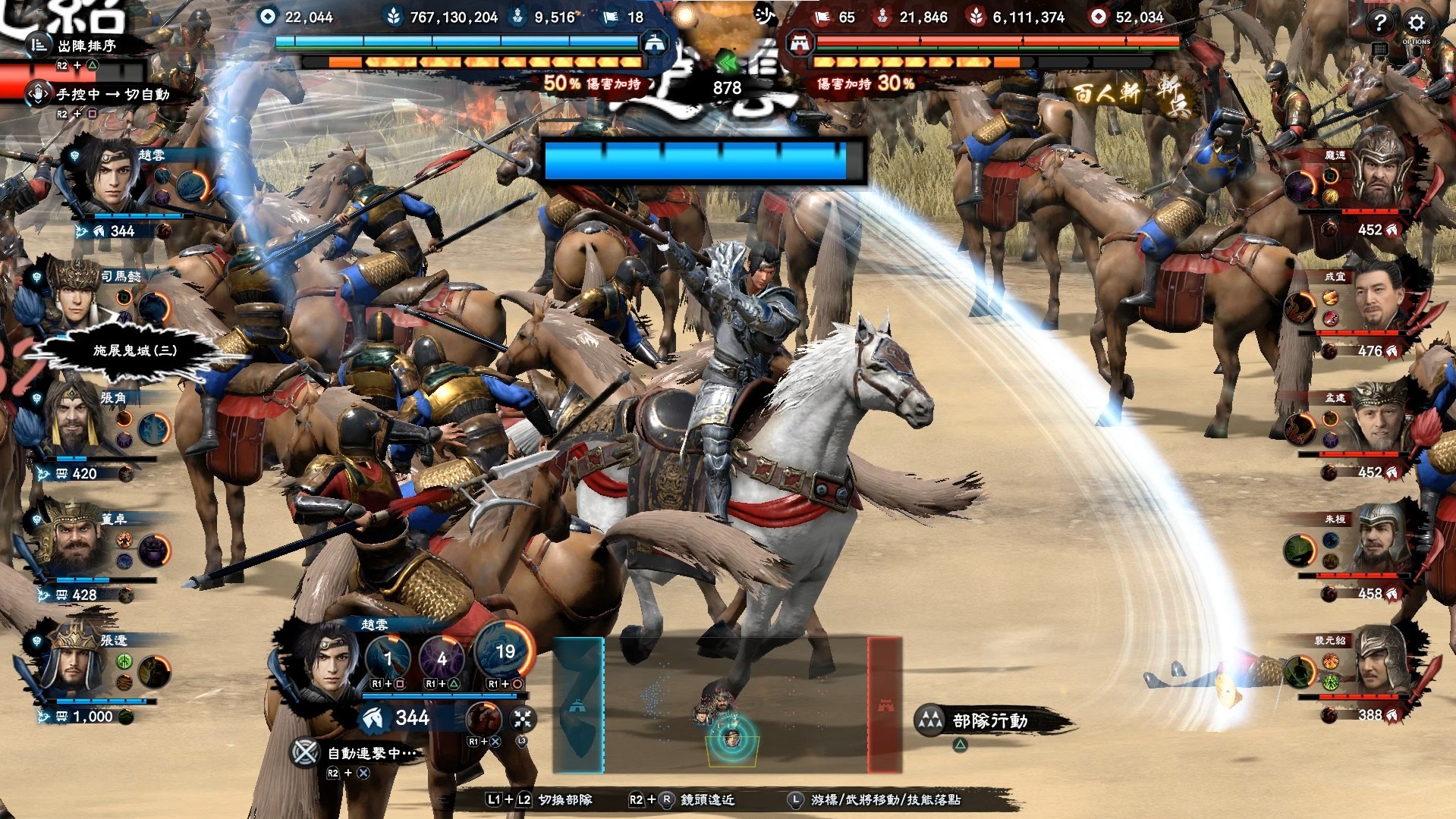Target enemy general 成宜's portrait
The image size is (1456, 819).
tap(1381, 298)
